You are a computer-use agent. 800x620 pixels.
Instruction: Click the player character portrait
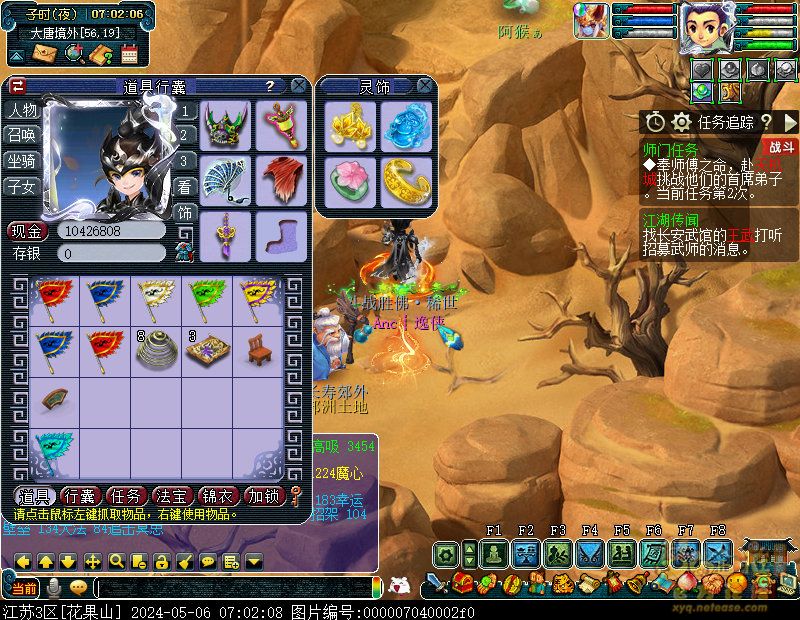(707, 27)
